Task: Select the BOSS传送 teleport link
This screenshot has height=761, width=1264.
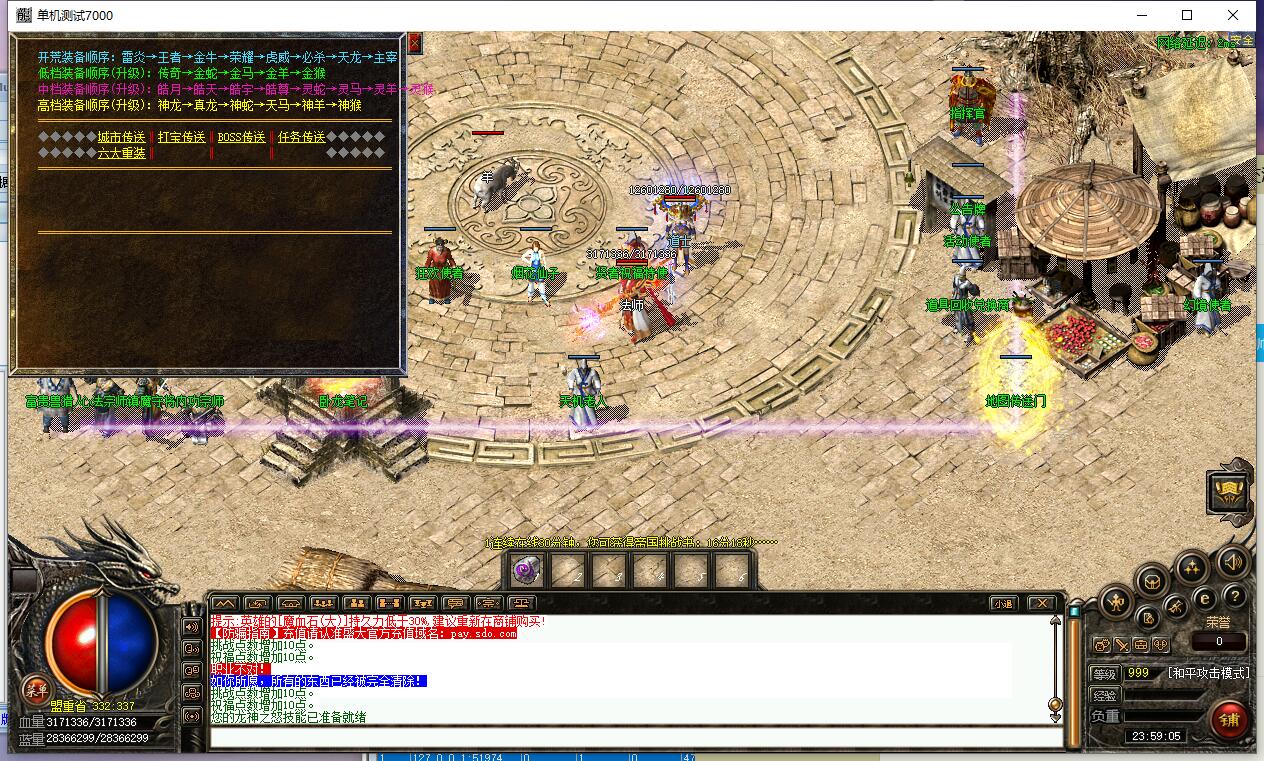Action: pyautogui.click(x=241, y=137)
